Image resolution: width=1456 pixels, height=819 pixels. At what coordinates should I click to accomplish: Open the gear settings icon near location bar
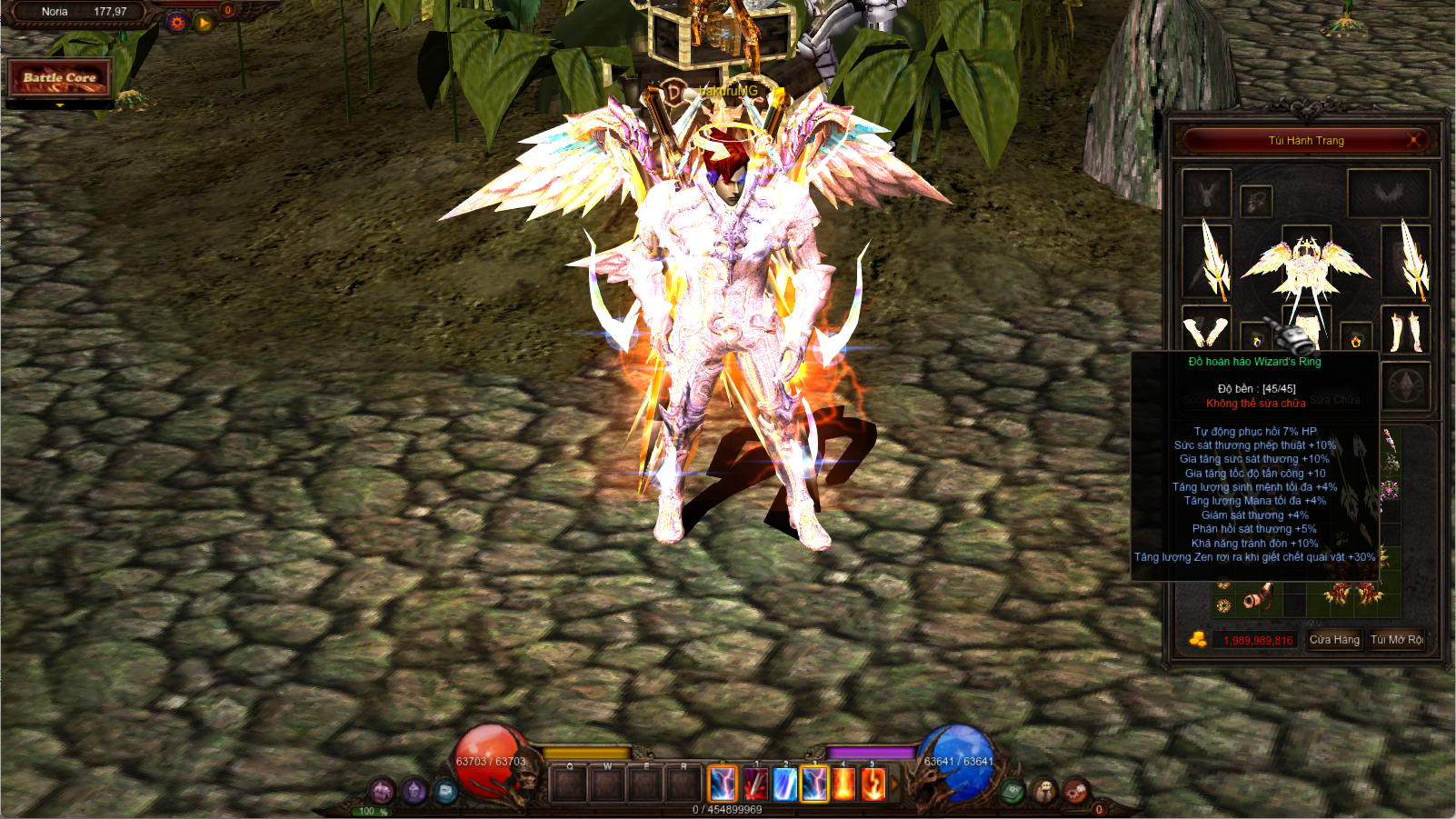coord(177,23)
